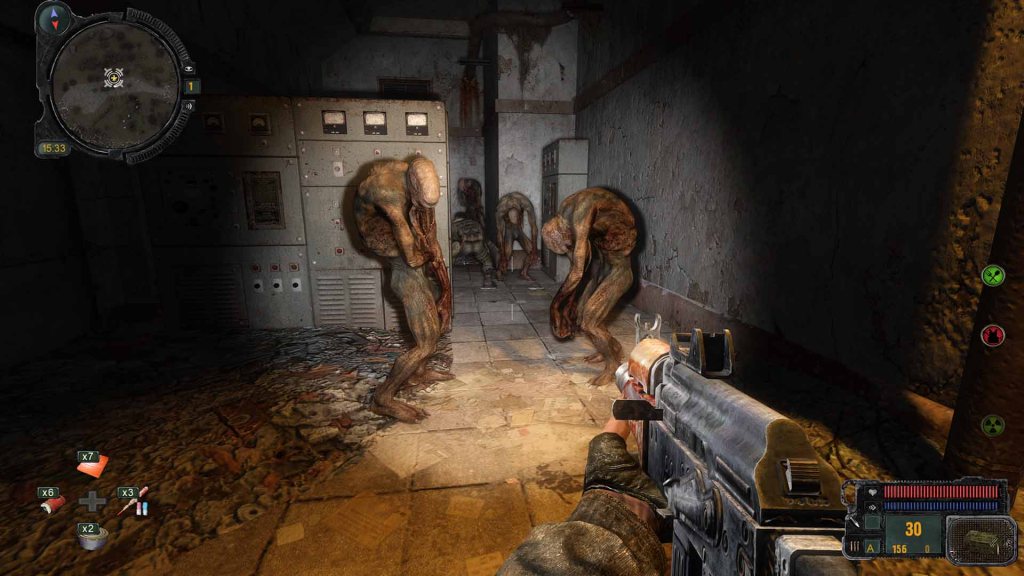Click the visibility eye indicator beside the minimap
Image resolution: width=1024 pixels, height=576 pixels.
pos(190,67)
